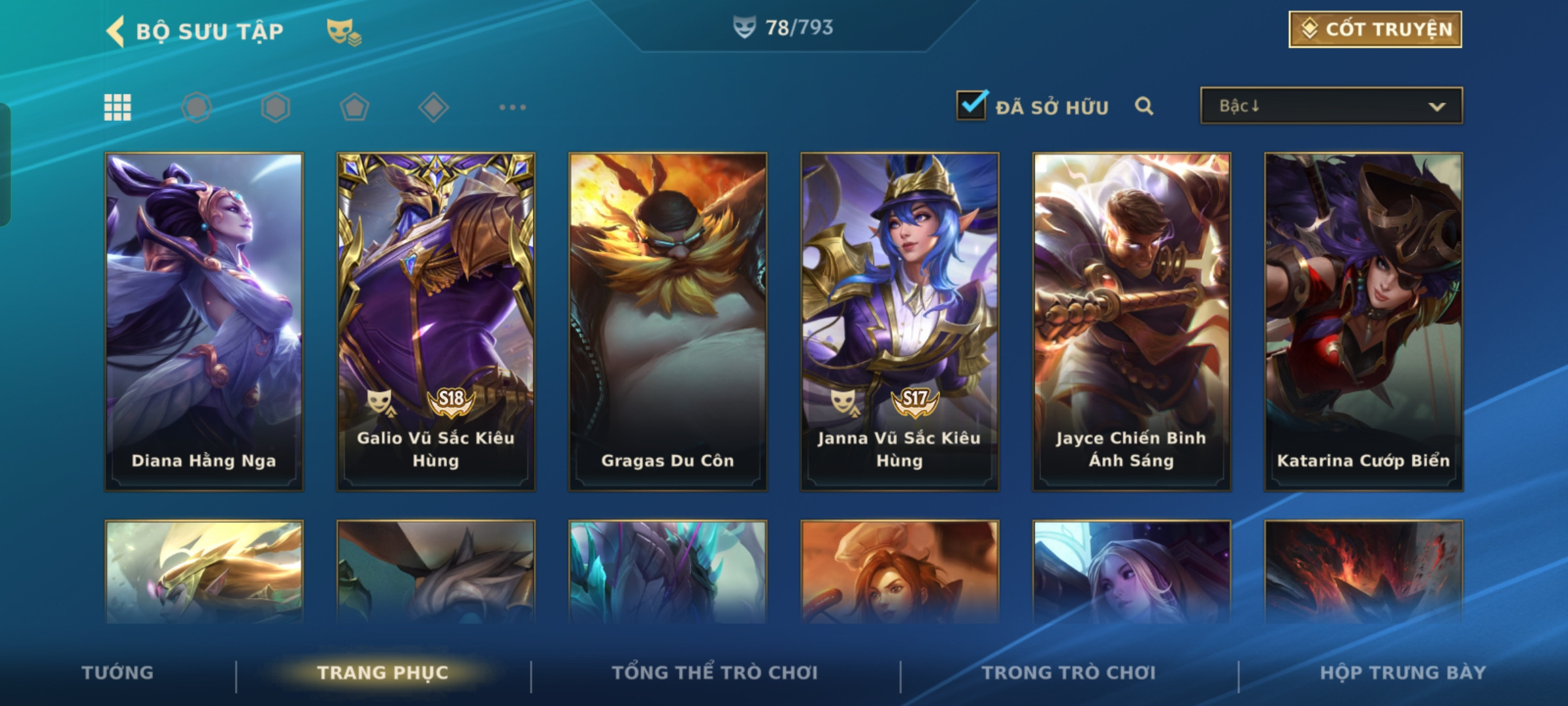Choose the pentagon rarity filter
Screen dimensions: 1568x706
click(x=355, y=107)
